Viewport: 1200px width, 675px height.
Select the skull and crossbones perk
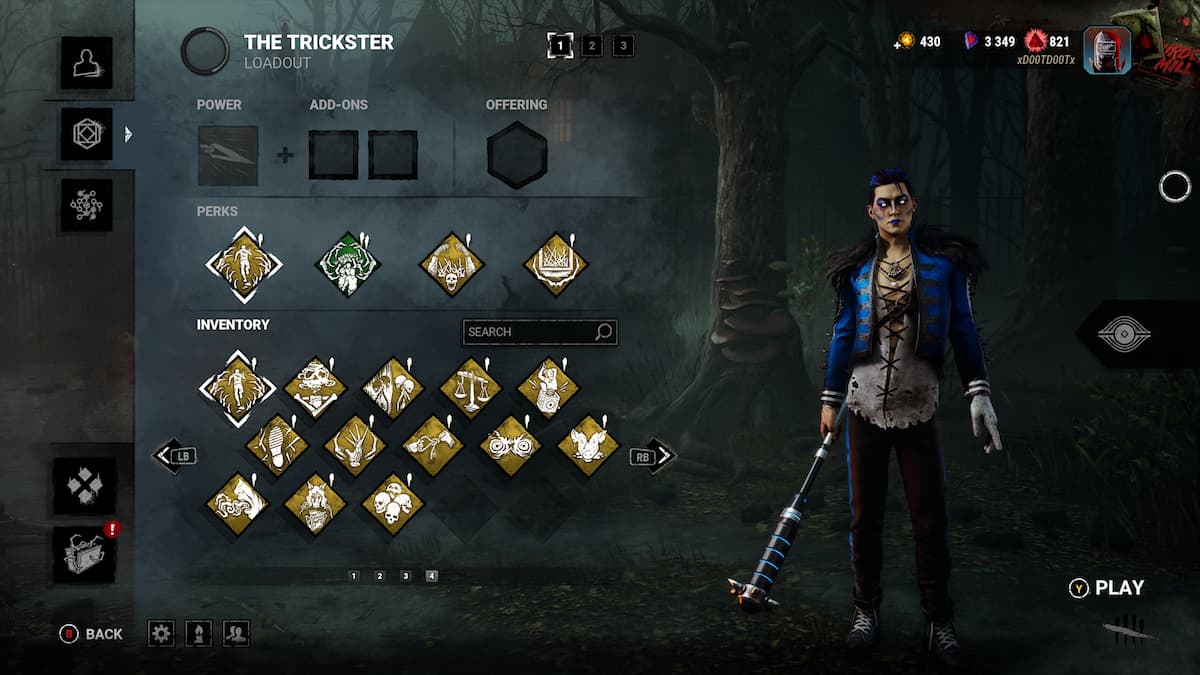(315, 387)
